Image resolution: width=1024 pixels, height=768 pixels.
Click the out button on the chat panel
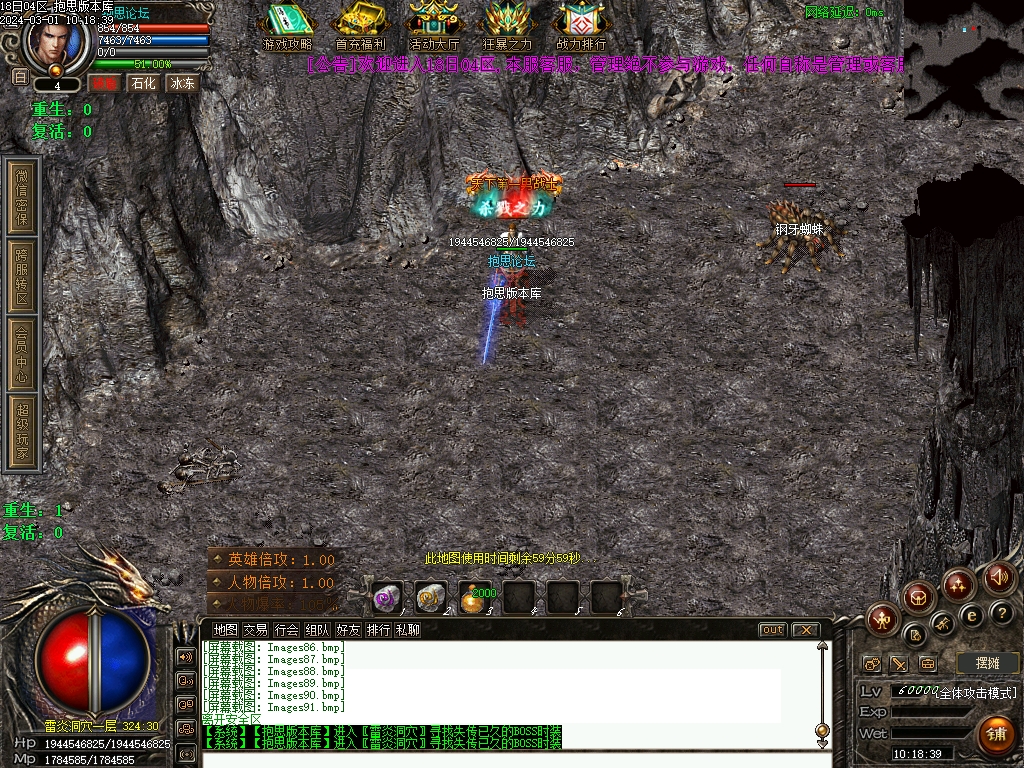[772, 630]
